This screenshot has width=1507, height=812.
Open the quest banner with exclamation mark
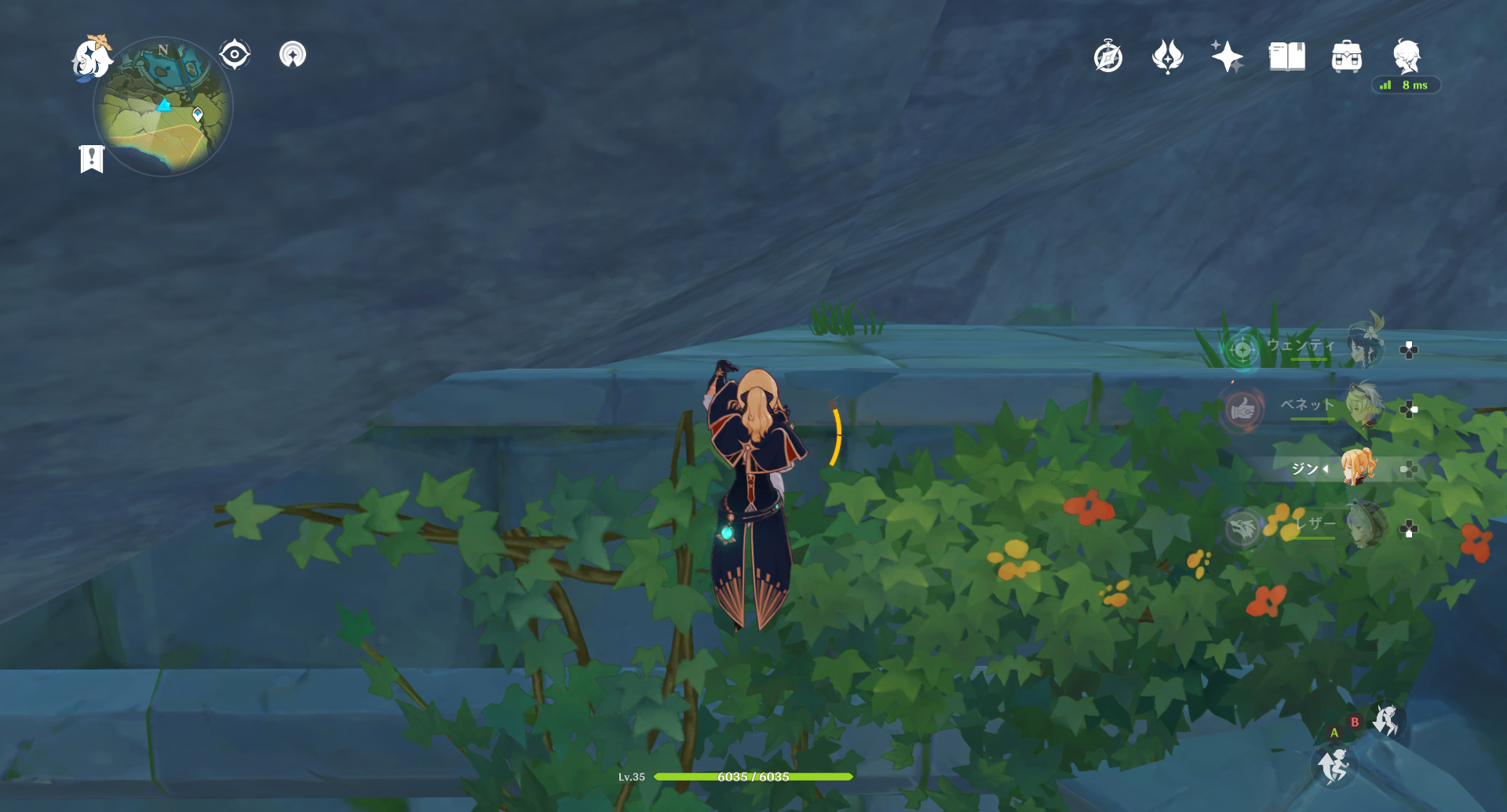pos(92,158)
